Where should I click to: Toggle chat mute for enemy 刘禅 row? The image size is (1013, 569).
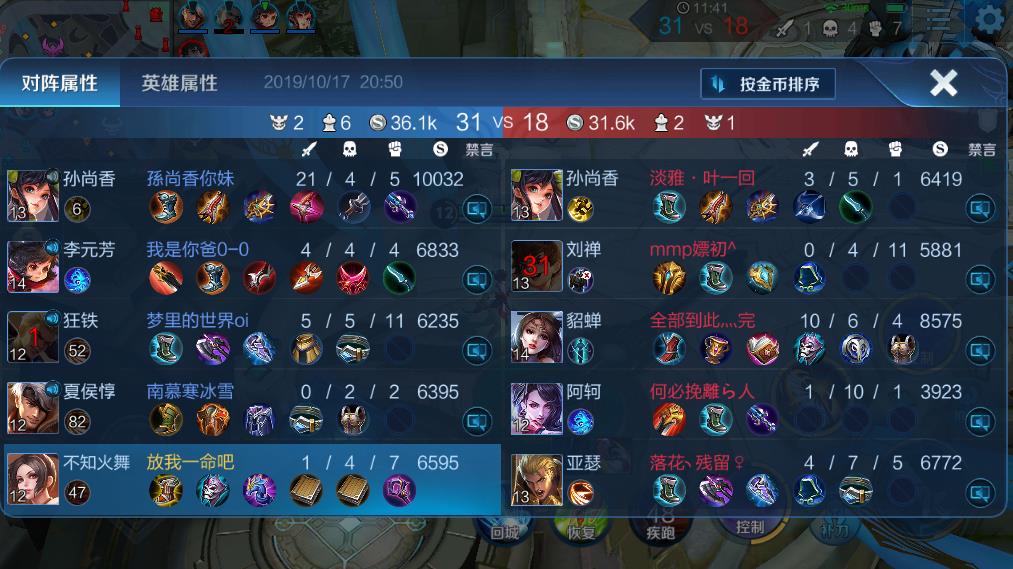tap(981, 280)
